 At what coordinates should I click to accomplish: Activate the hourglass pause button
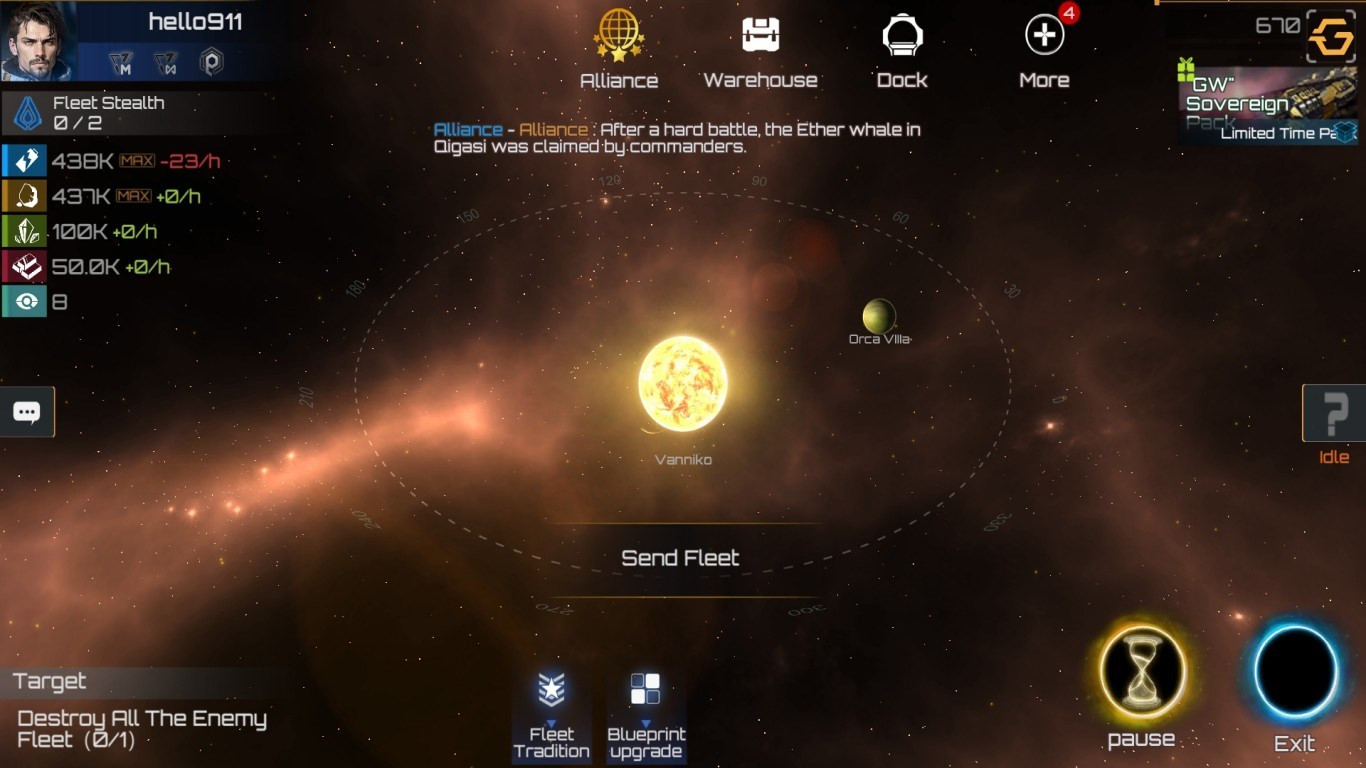(x=1142, y=672)
